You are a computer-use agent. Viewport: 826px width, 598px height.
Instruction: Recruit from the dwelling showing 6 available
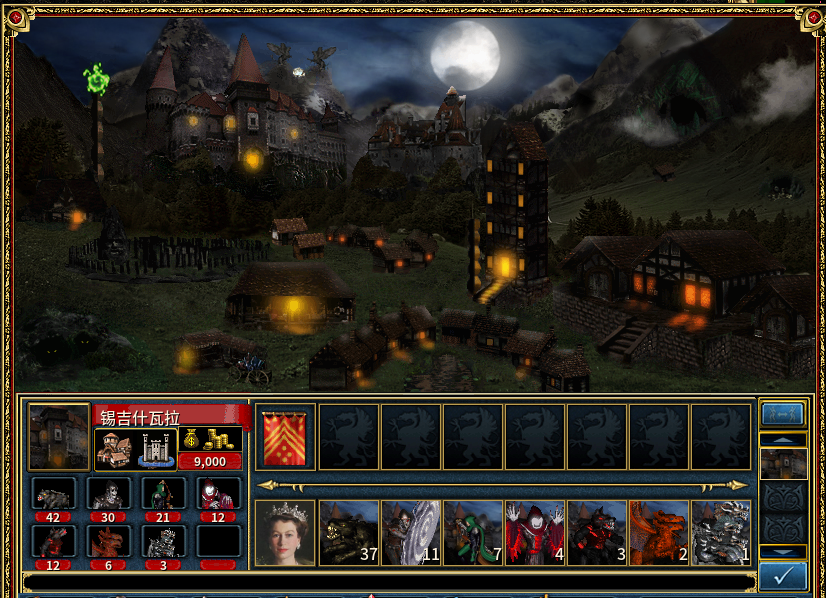[x=108, y=542]
